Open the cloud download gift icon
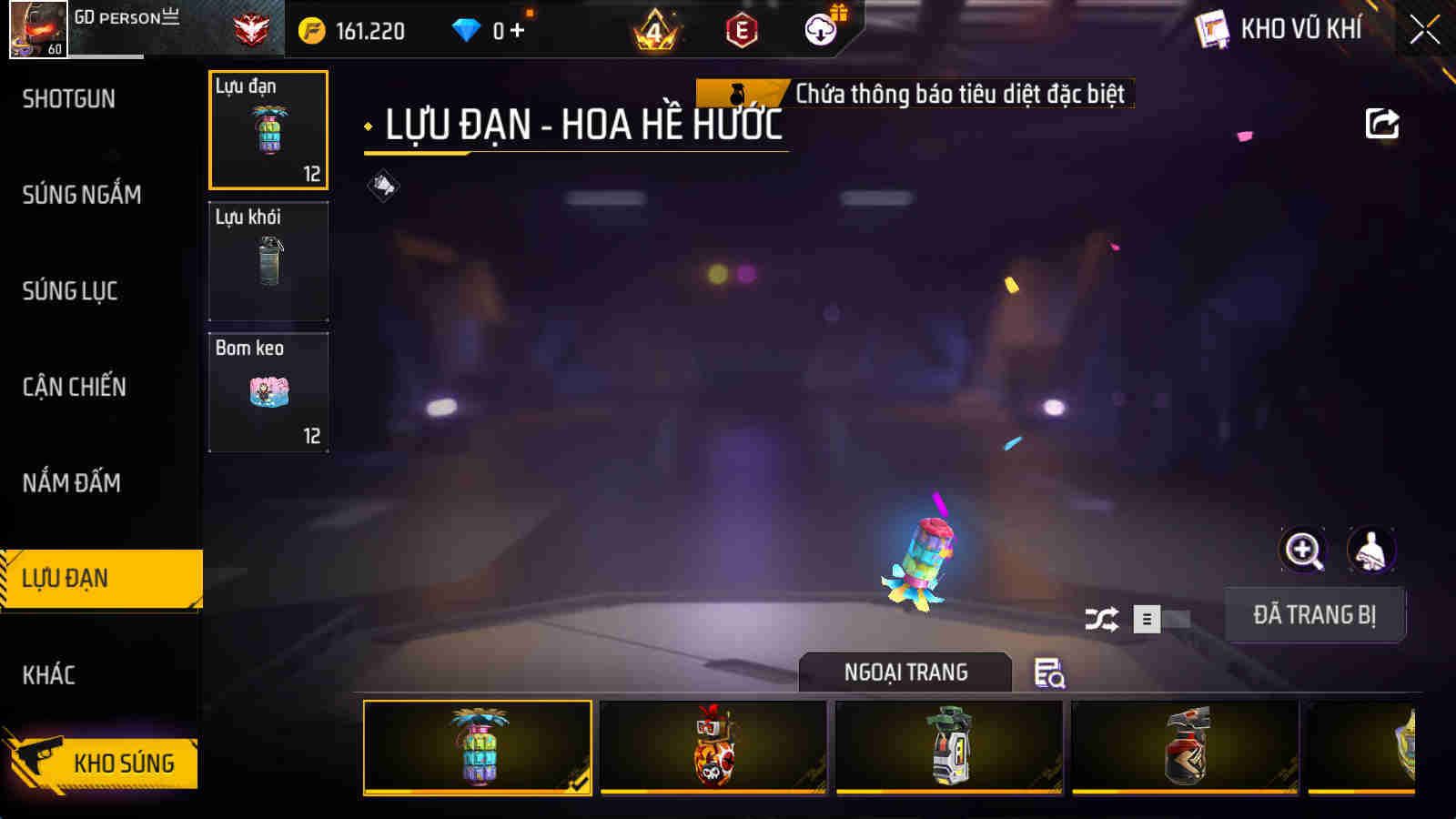Viewport: 1456px width, 819px height. click(x=822, y=30)
